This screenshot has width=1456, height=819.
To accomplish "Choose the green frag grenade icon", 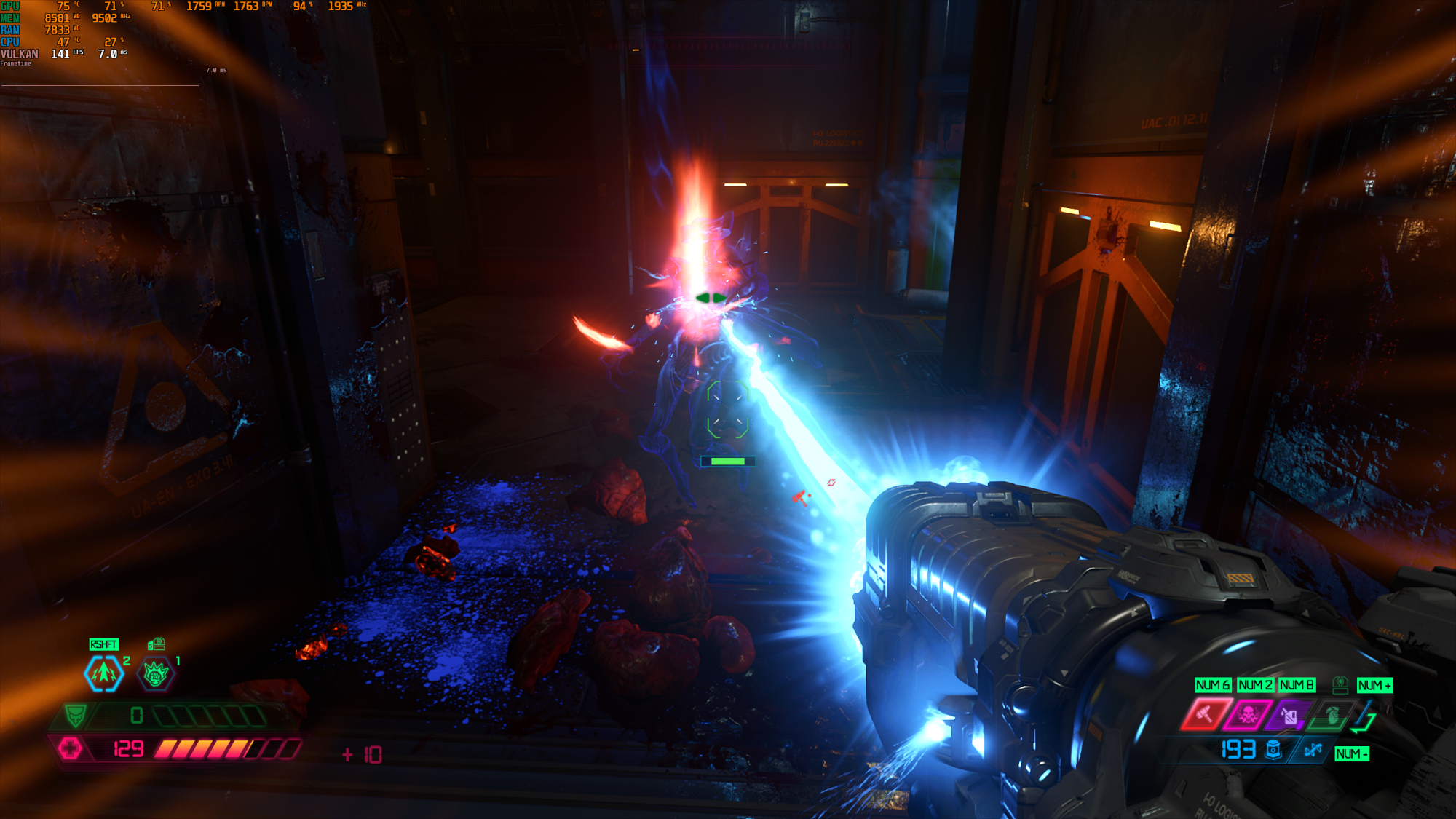I will pos(1332,716).
